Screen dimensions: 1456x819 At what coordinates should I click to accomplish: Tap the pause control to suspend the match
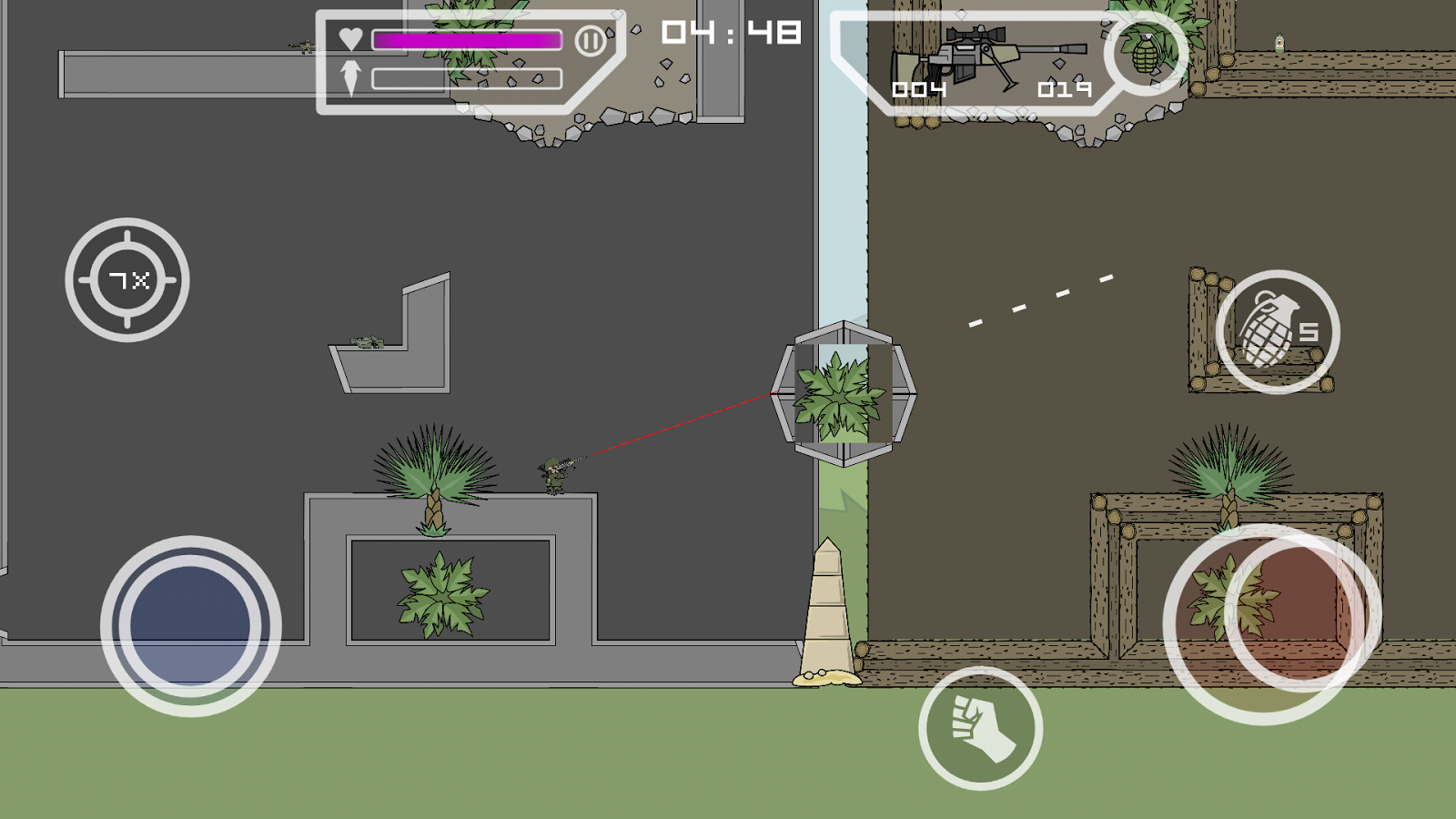pos(592,39)
